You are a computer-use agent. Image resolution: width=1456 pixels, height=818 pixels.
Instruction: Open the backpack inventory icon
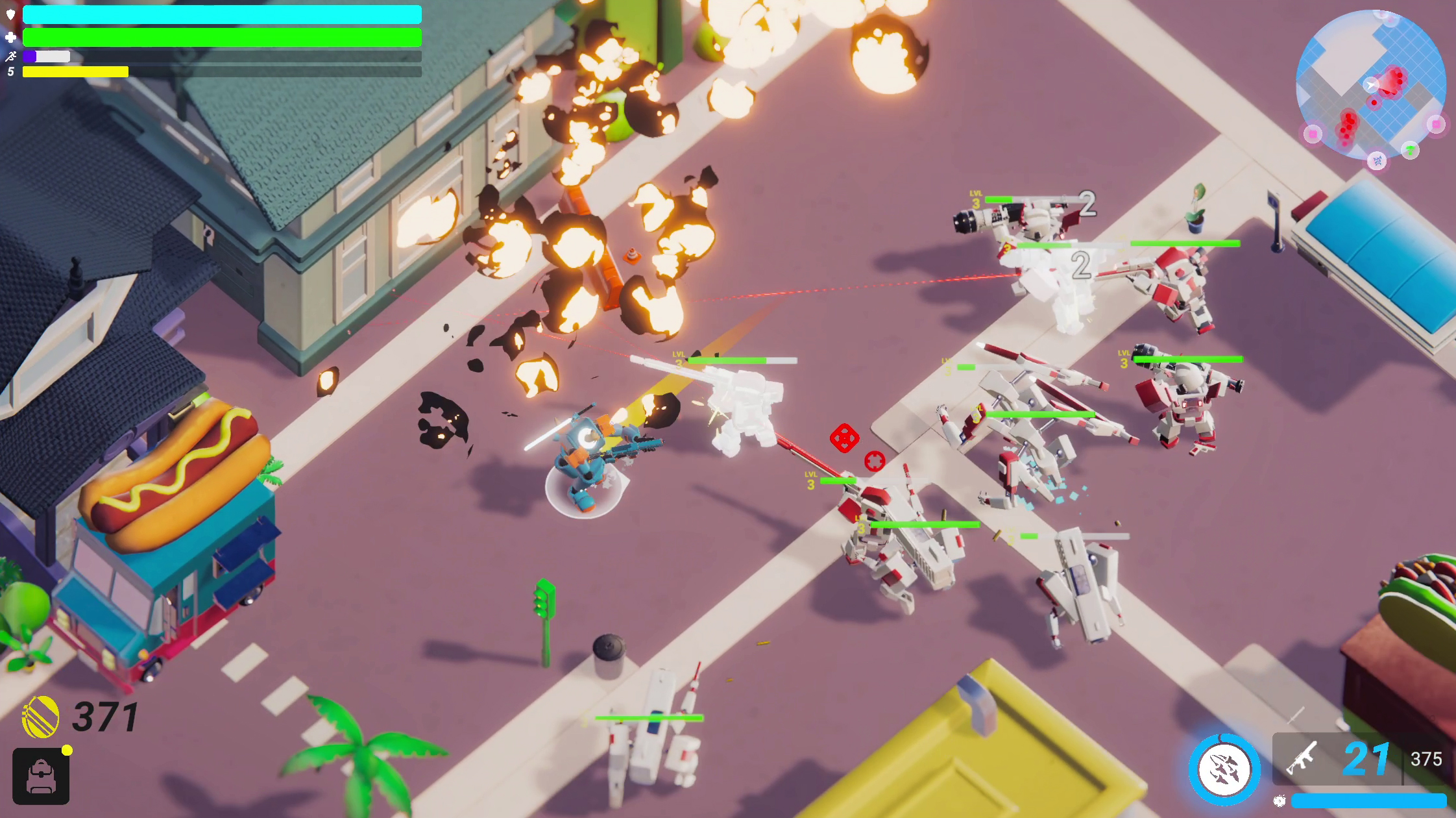coord(40,776)
